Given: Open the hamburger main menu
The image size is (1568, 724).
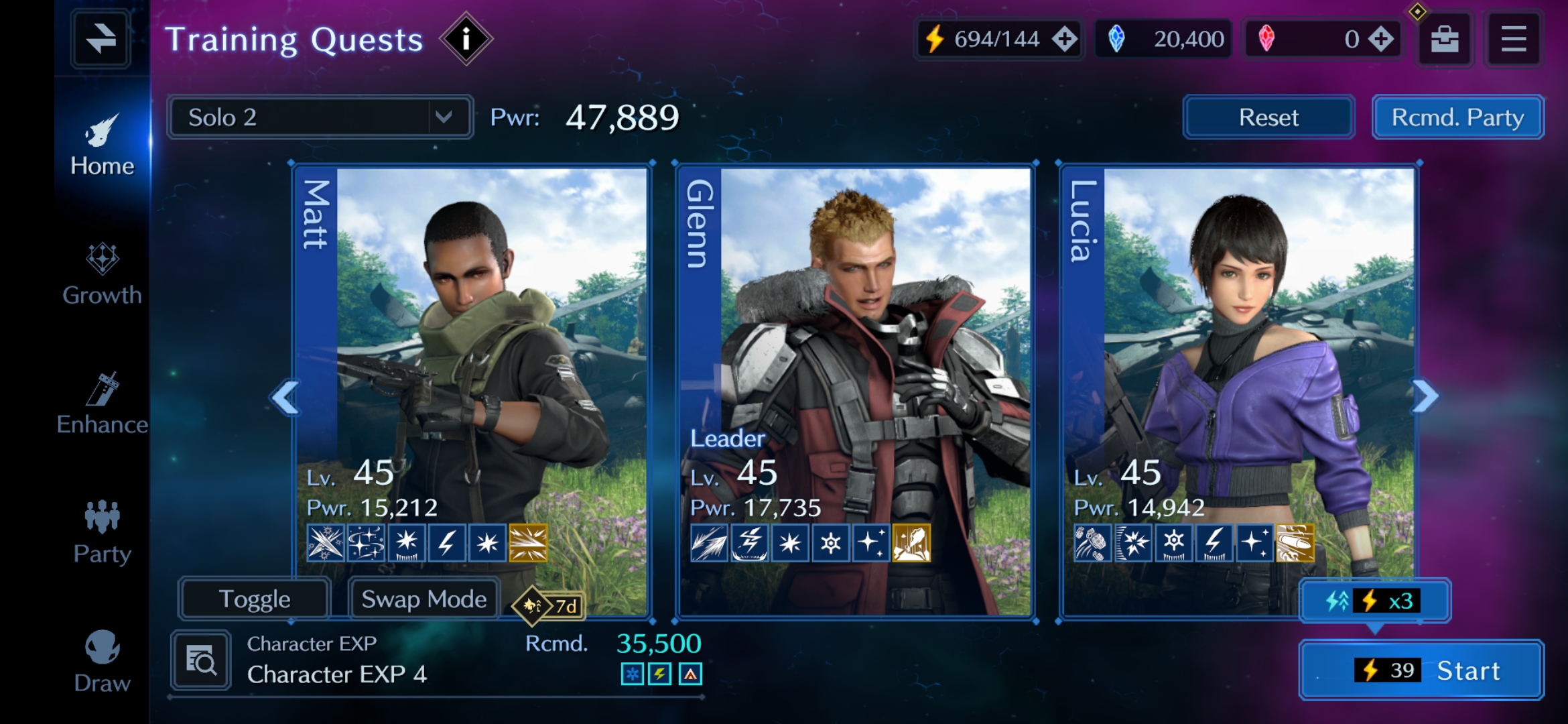Looking at the screenshot, I should [x=1513, y=39].
